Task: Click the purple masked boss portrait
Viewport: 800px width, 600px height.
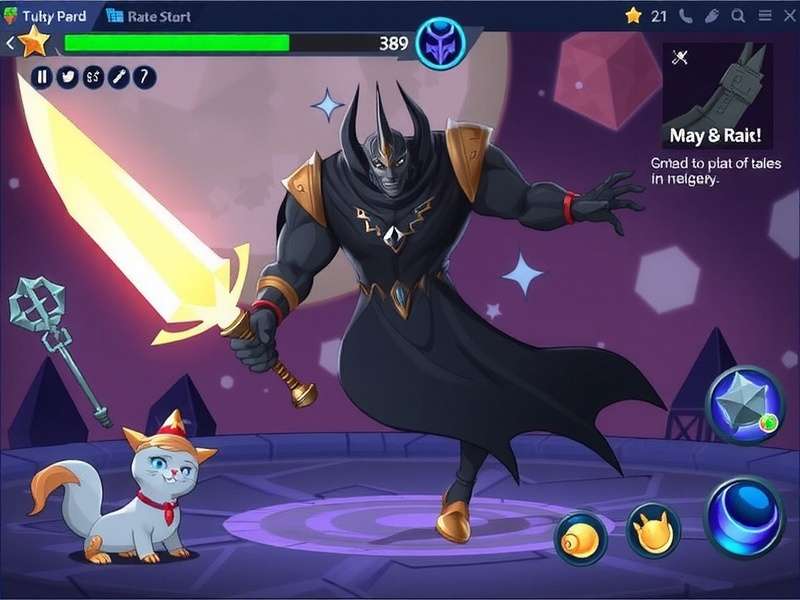Action: [440, 44]
